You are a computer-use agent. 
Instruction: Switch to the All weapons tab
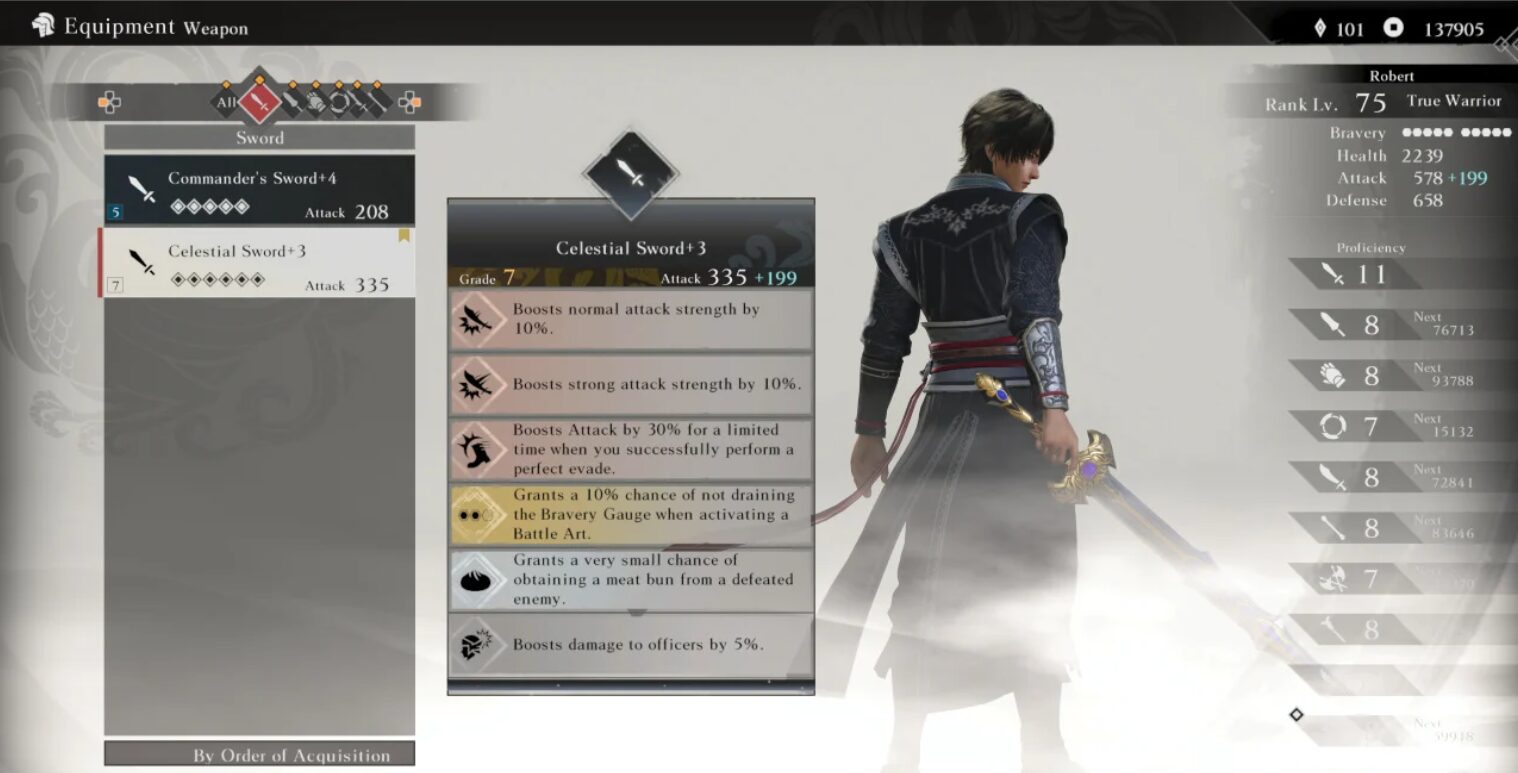(227, 102)
